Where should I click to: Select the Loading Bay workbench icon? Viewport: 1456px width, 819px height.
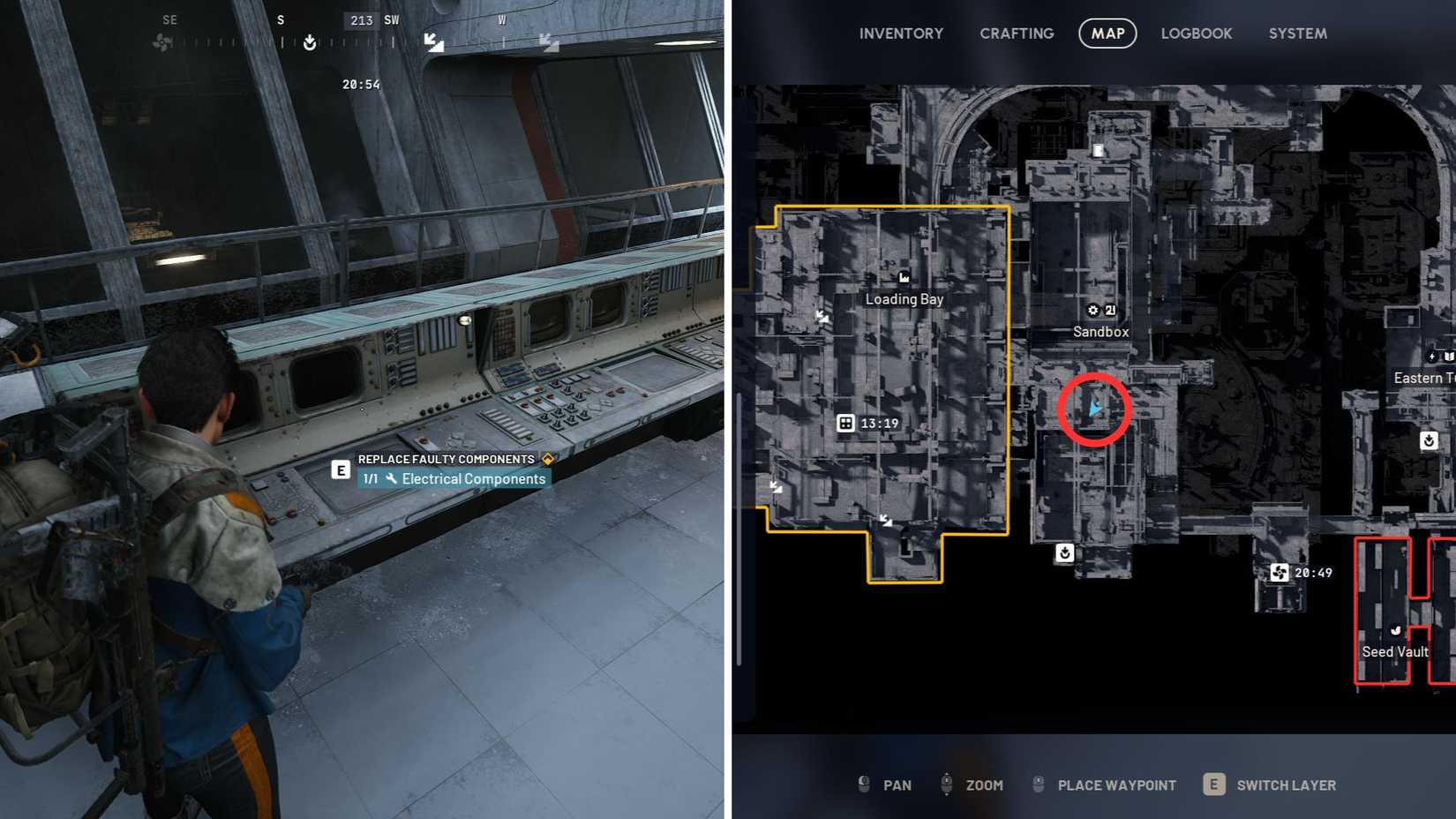904,277
